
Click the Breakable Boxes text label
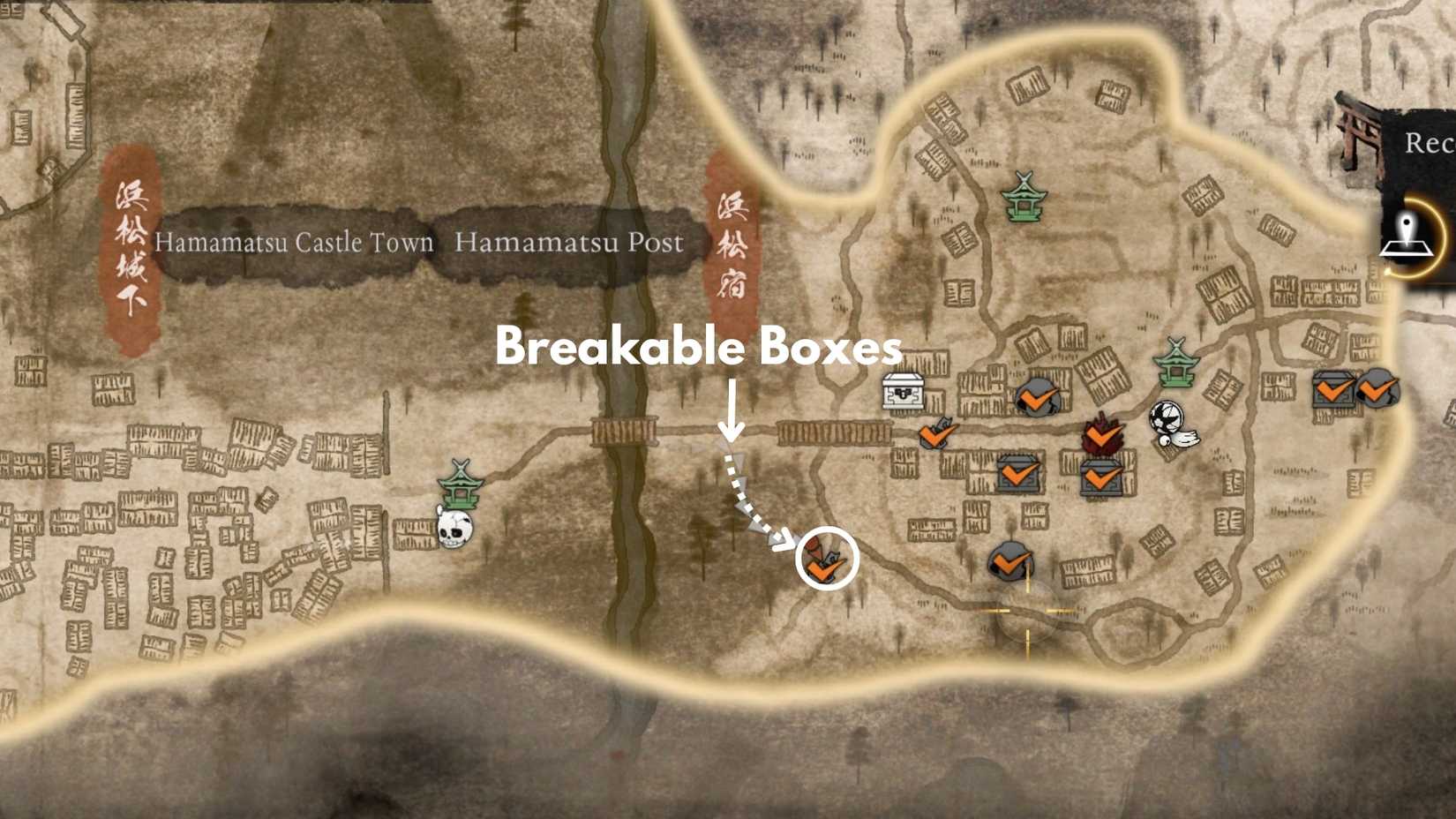[699, 349]
